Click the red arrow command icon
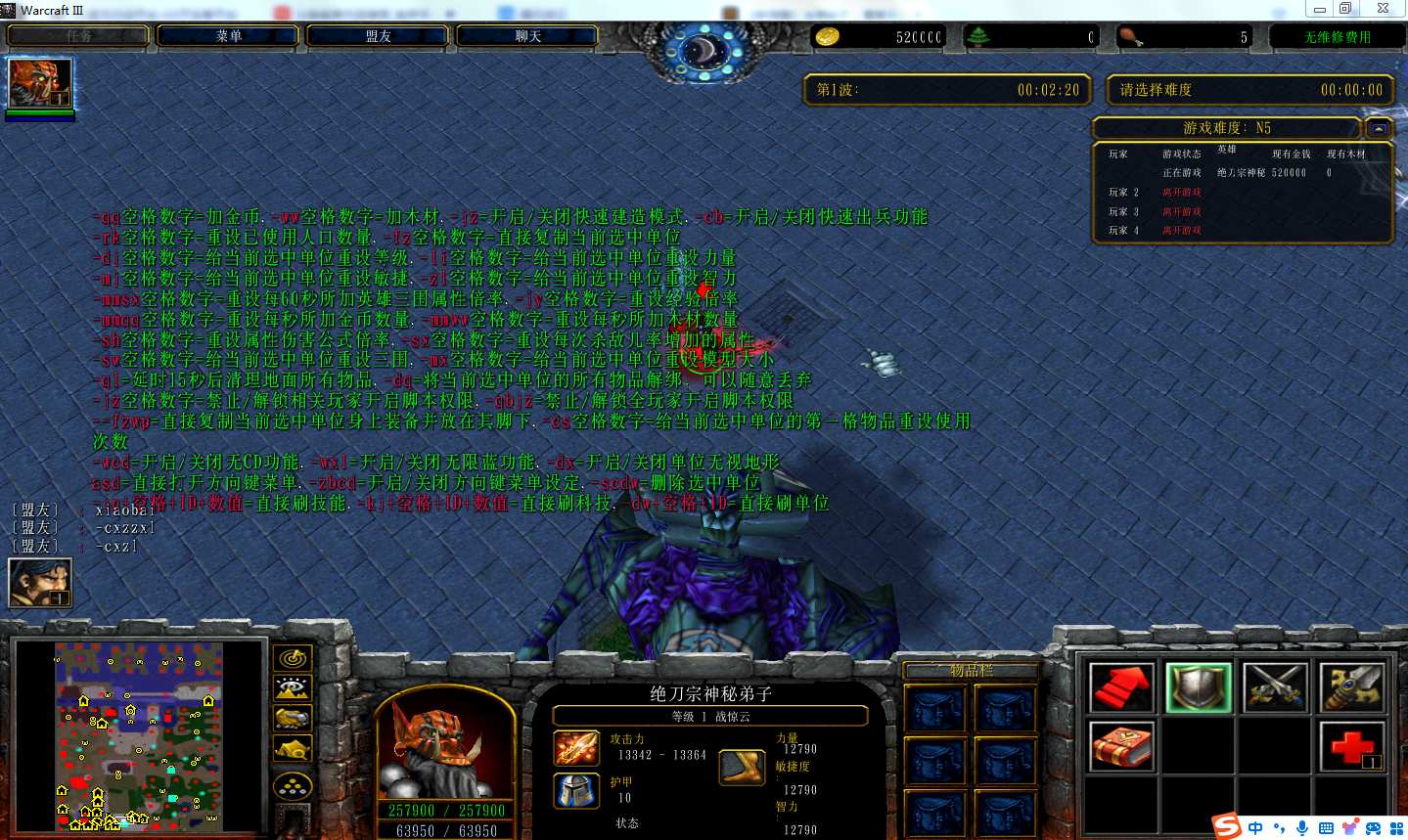 (1120, 686)
